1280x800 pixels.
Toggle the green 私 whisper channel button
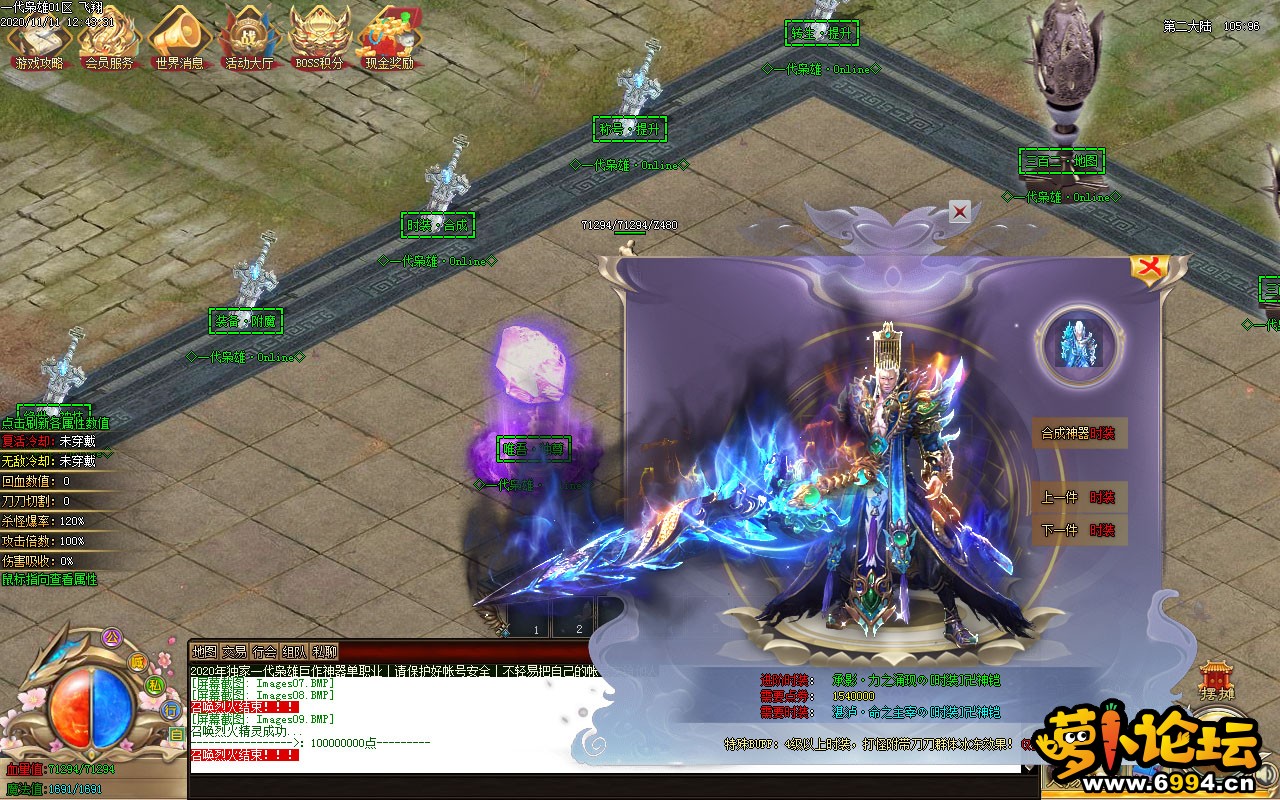click(x=155, y=685)
